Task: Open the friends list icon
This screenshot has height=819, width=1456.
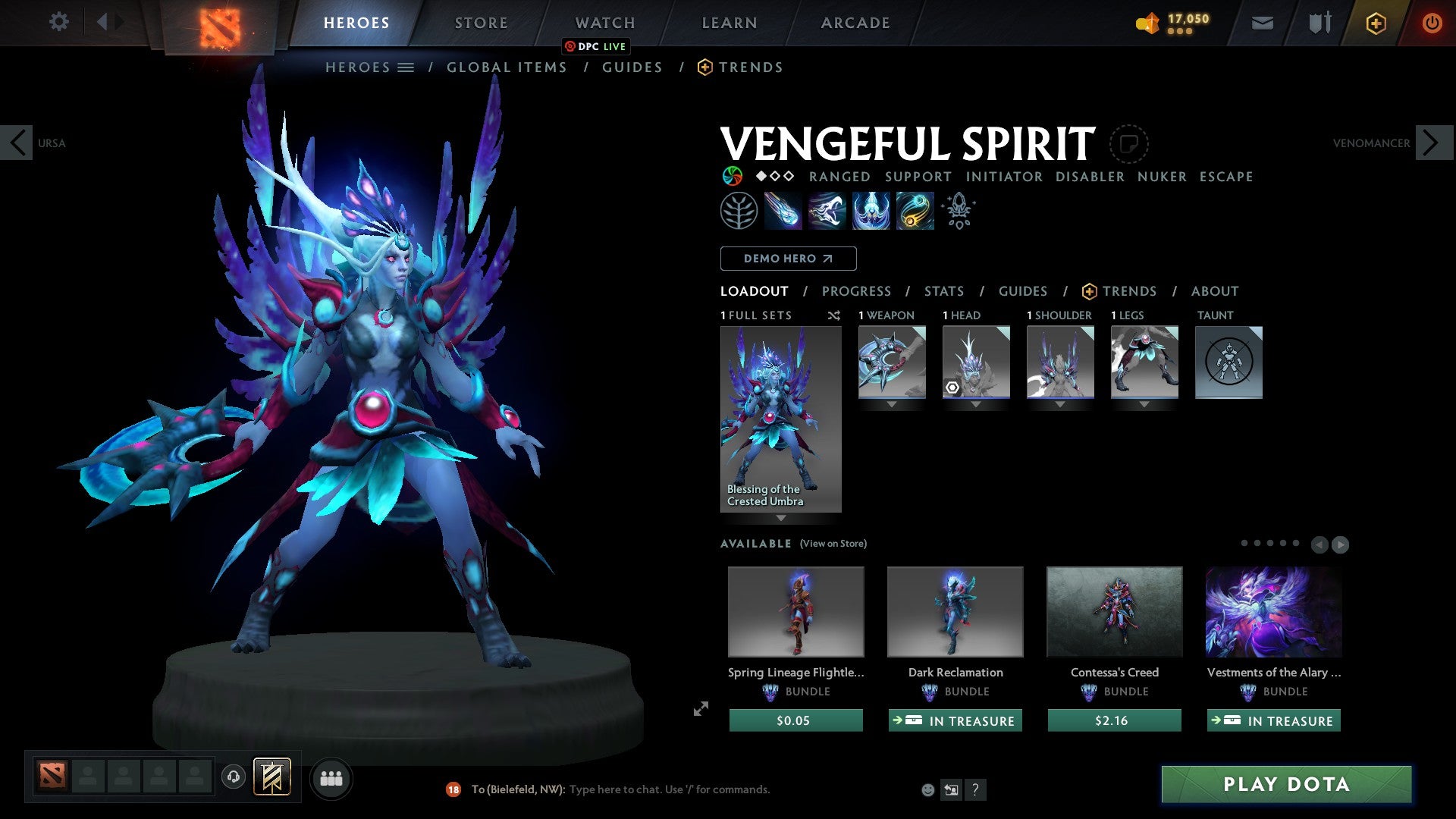Action: (x=331, y=777)
